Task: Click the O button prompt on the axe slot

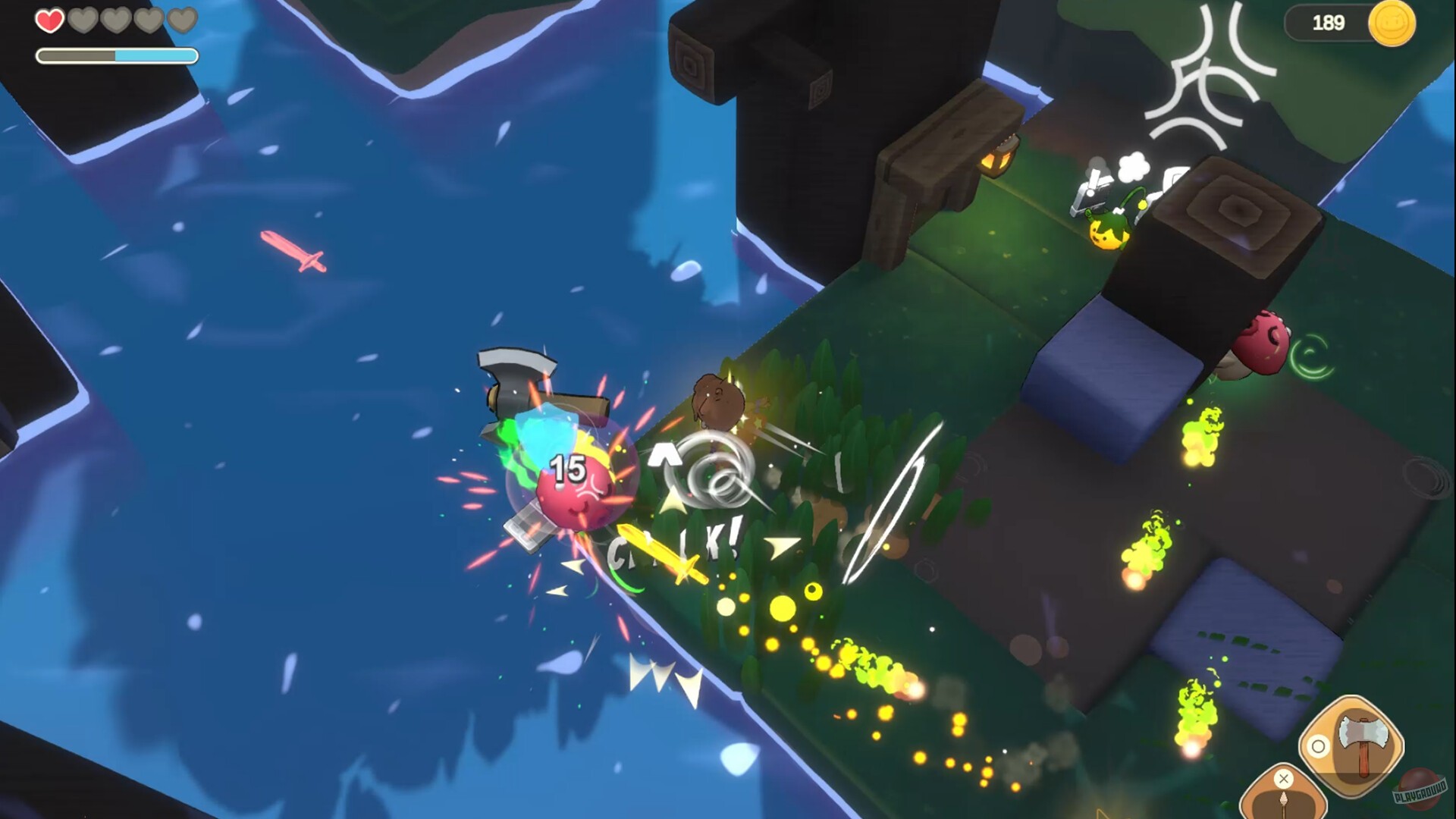Action: (1318, 746)
